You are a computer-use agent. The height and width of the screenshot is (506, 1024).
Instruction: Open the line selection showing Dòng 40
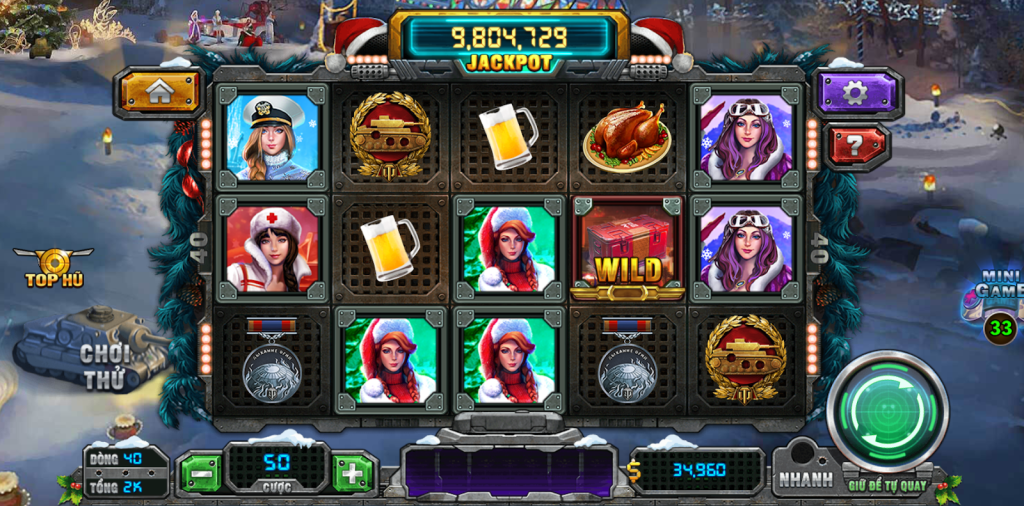(126, 460)
